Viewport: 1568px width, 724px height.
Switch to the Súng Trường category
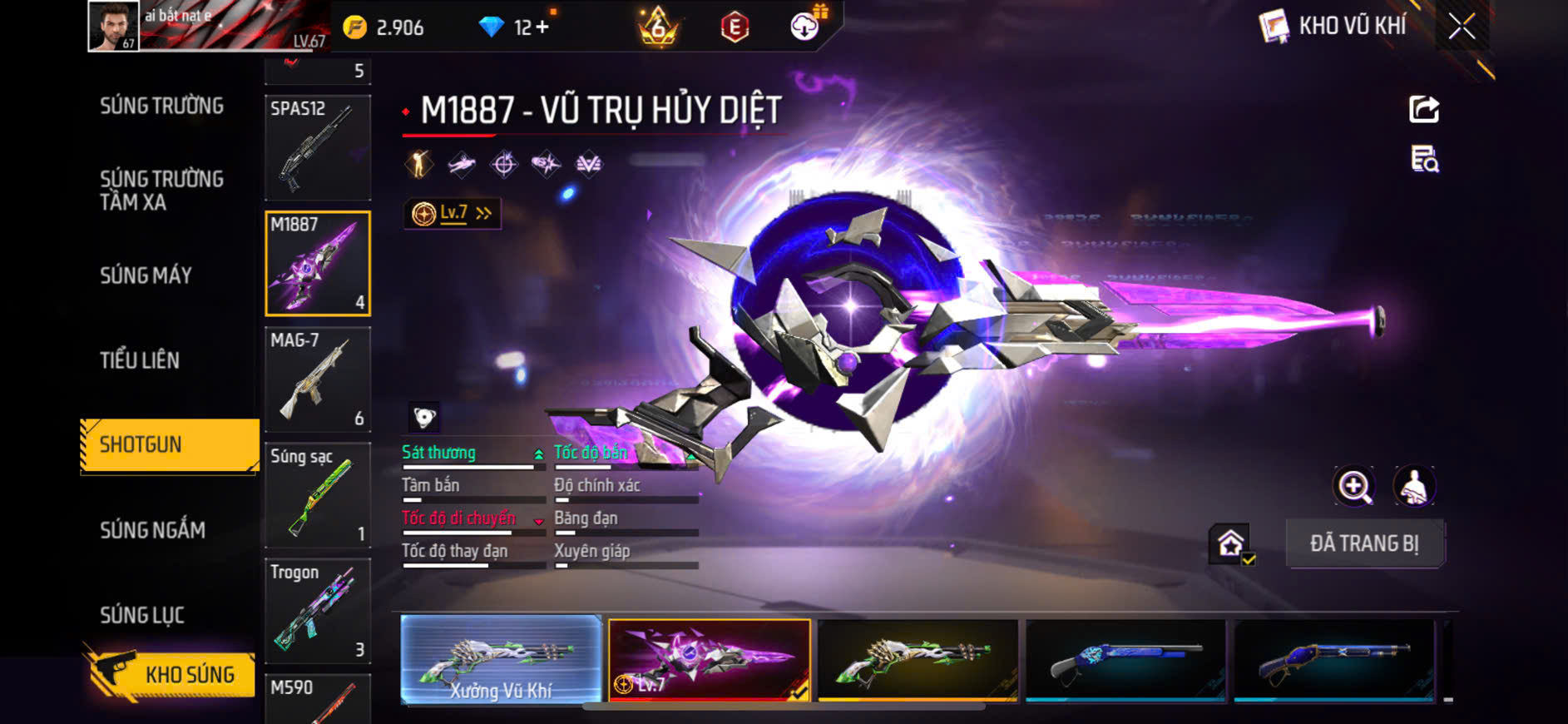pyautogui.click(x=161, y=106)
